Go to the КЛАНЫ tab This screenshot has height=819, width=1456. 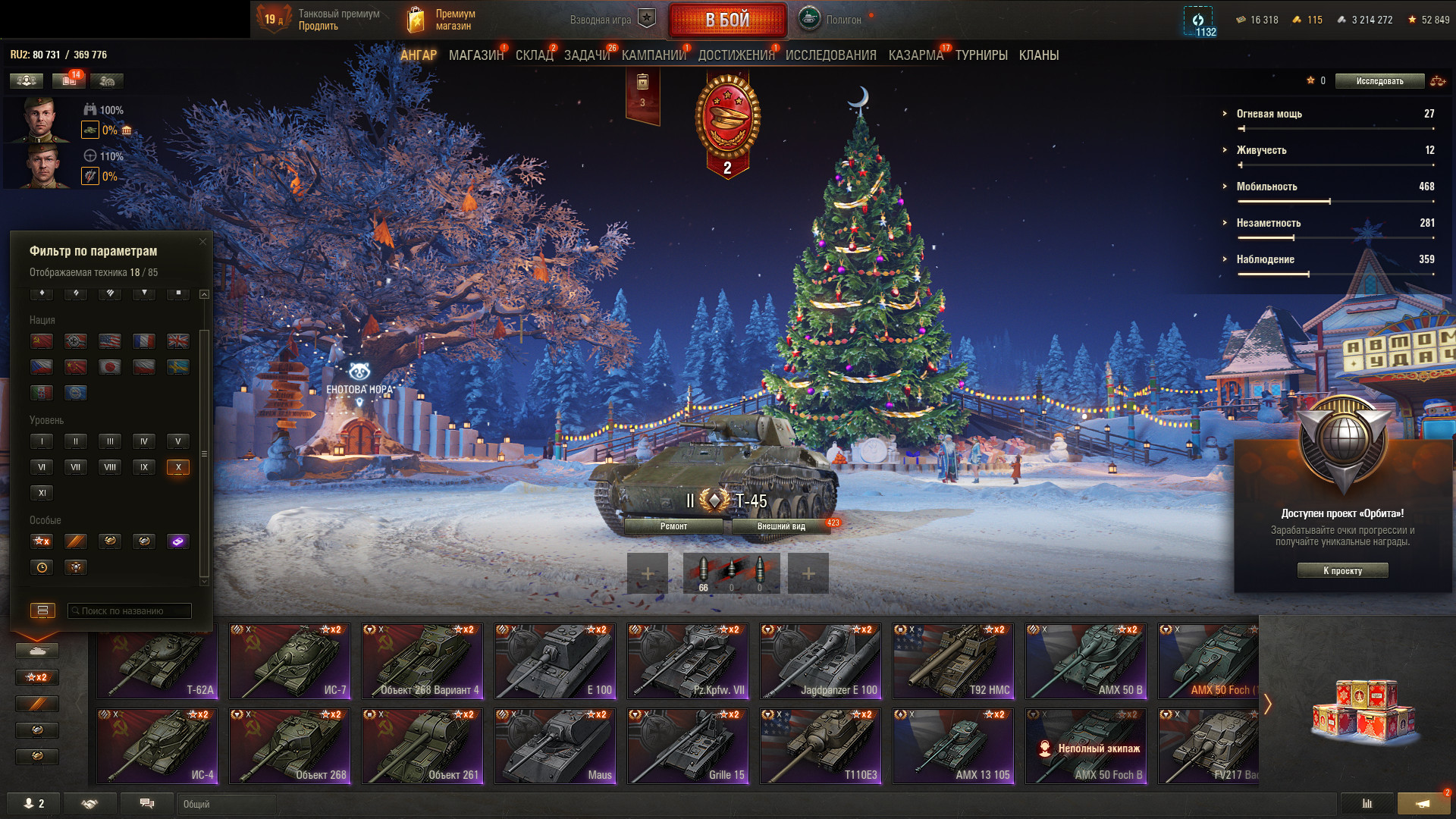click(1038, 55)
